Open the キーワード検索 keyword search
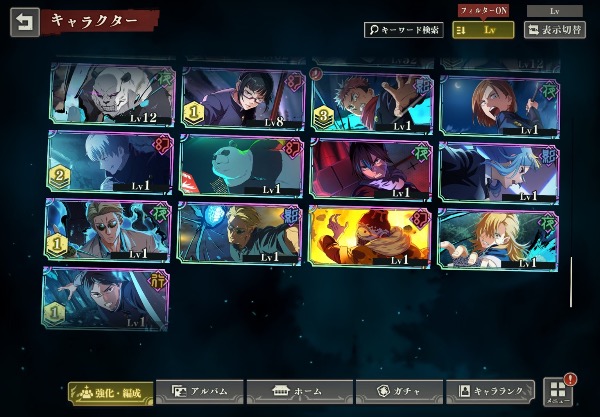 click(x=403, y=30)
